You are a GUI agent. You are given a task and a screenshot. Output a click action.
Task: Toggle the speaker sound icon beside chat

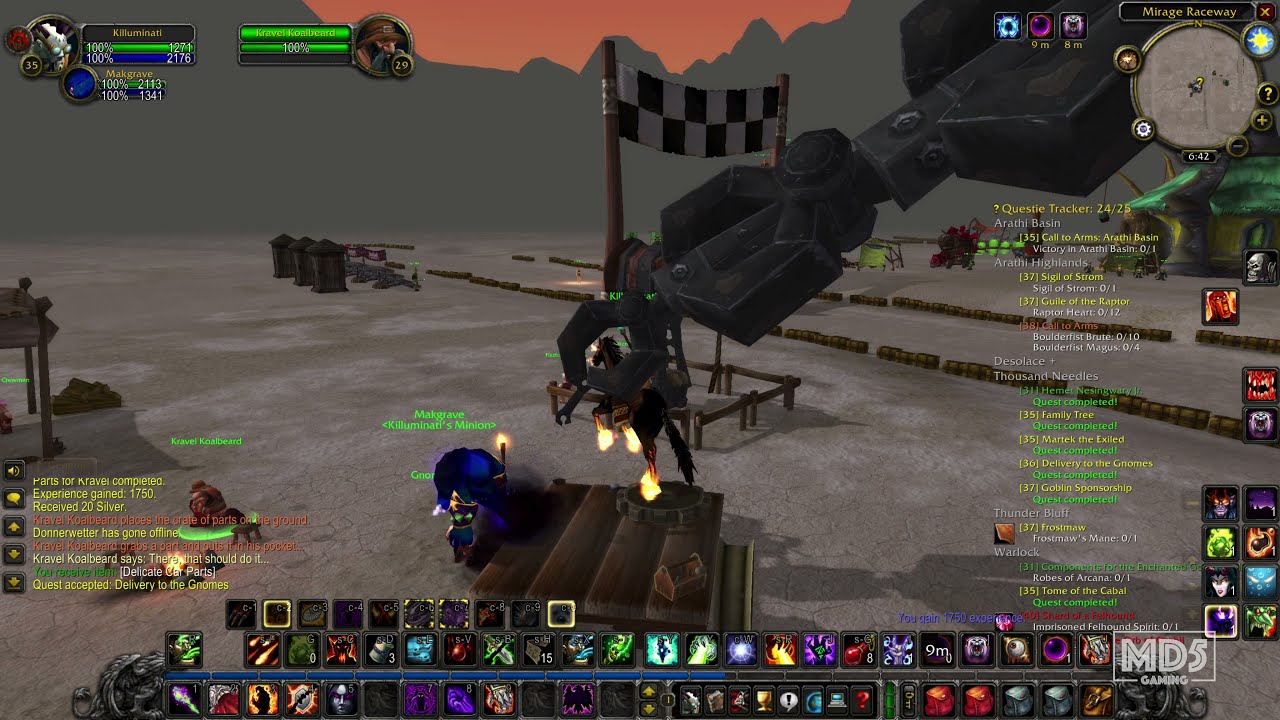[x=14, y=470]
